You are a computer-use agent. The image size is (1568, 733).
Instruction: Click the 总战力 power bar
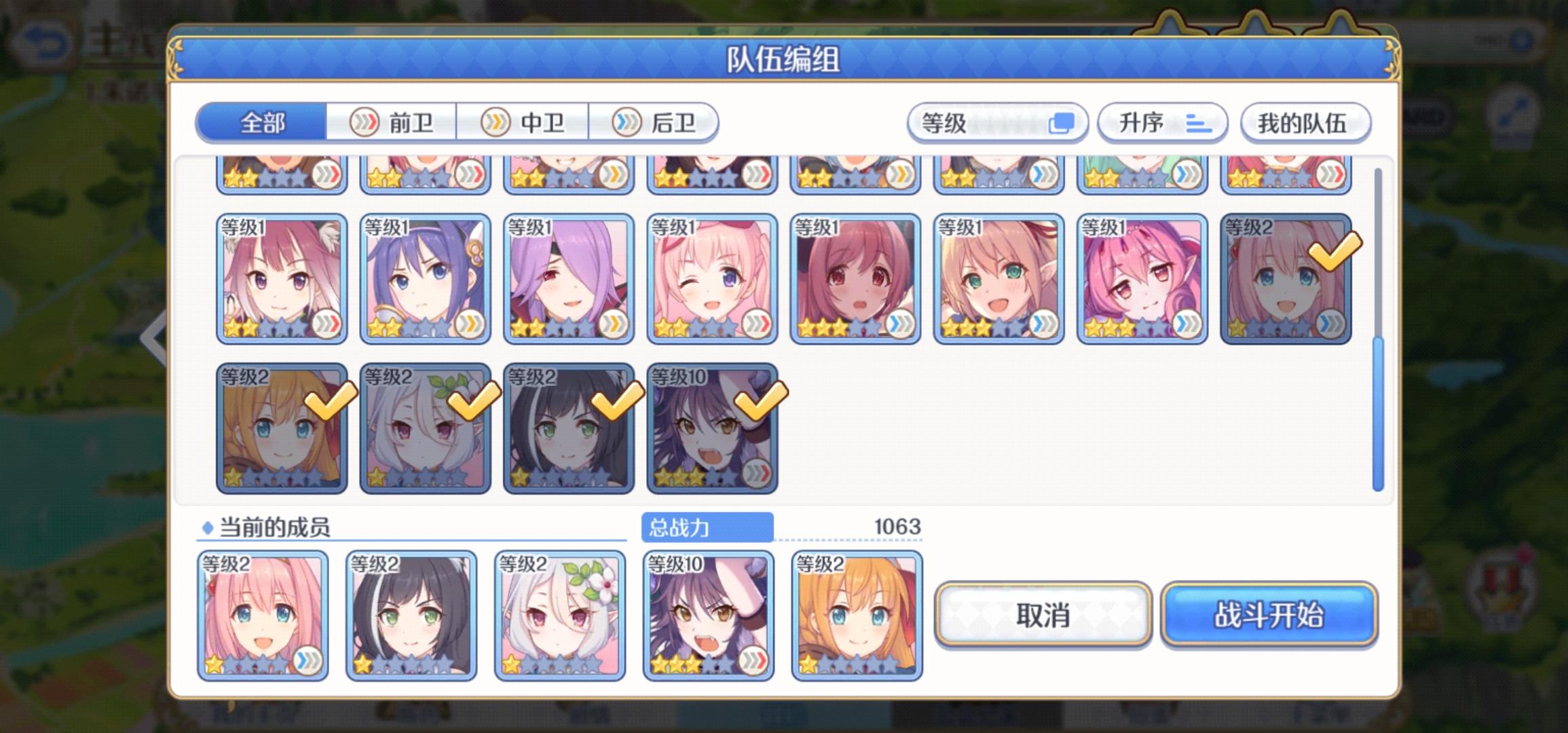(x=707, y=526)
